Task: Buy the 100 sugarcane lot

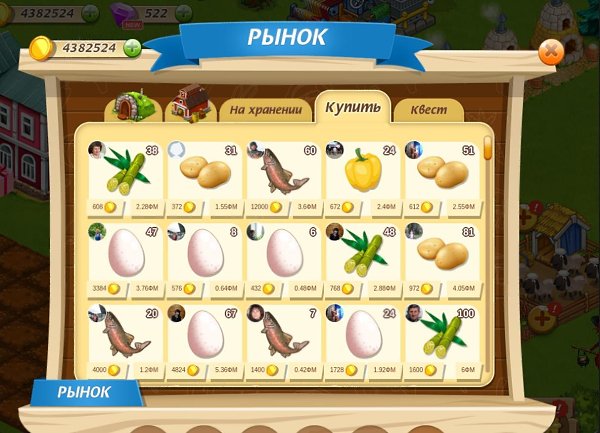Action: 443,339
